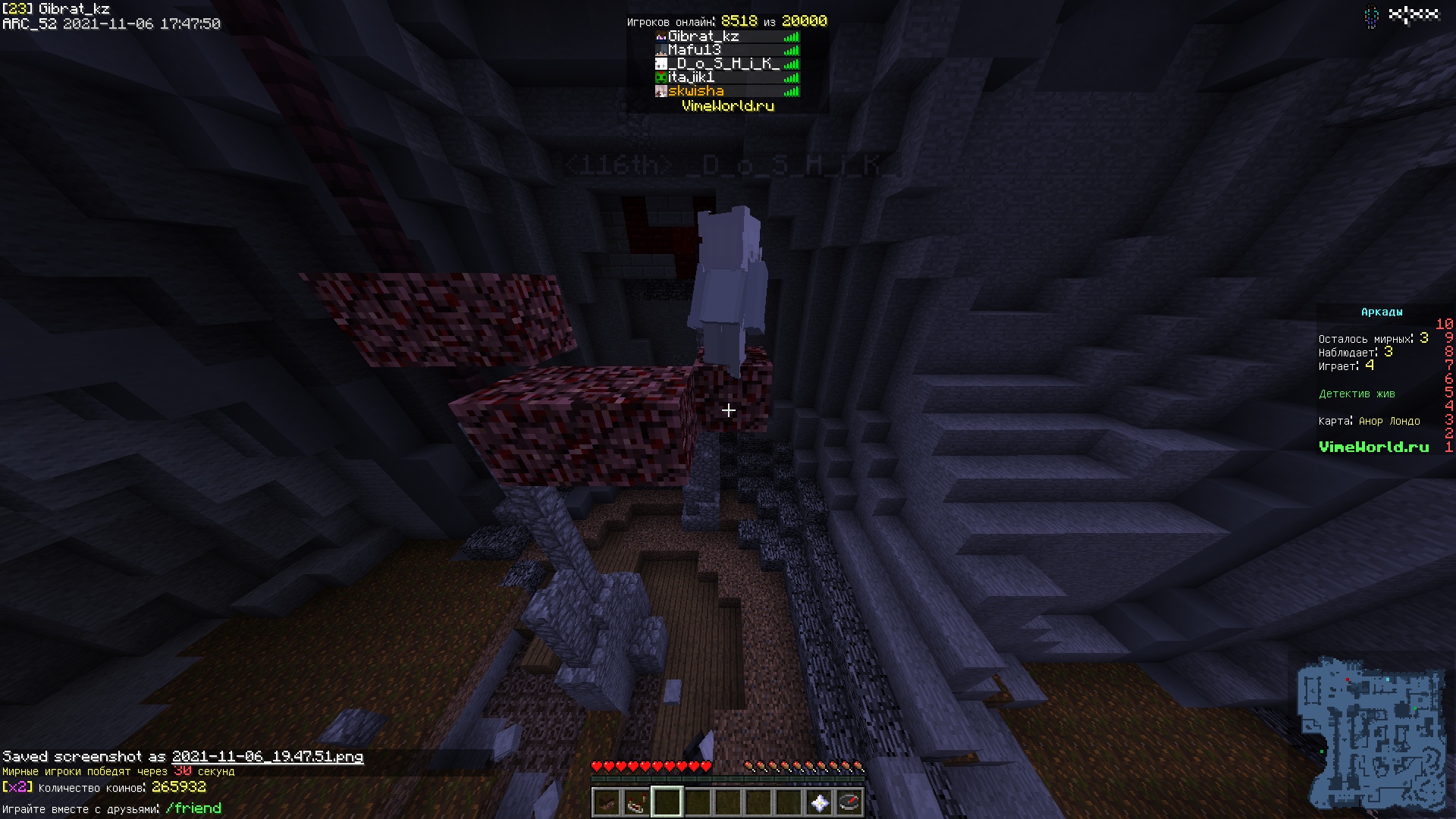The height and width of the screenshot is (819, 1456).
Task: Click Gibrat_kz in the player list
Action: click(703, 36)
